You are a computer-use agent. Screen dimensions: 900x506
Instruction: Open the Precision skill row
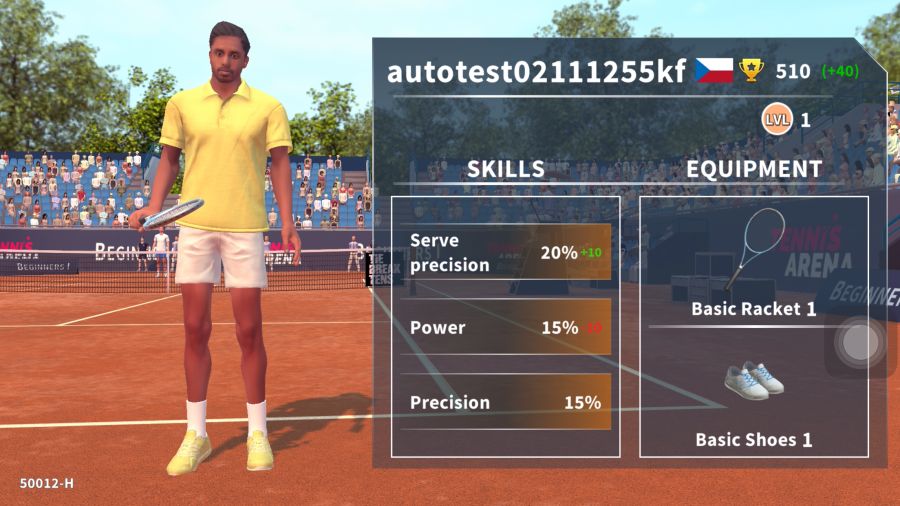pos(505,402)
